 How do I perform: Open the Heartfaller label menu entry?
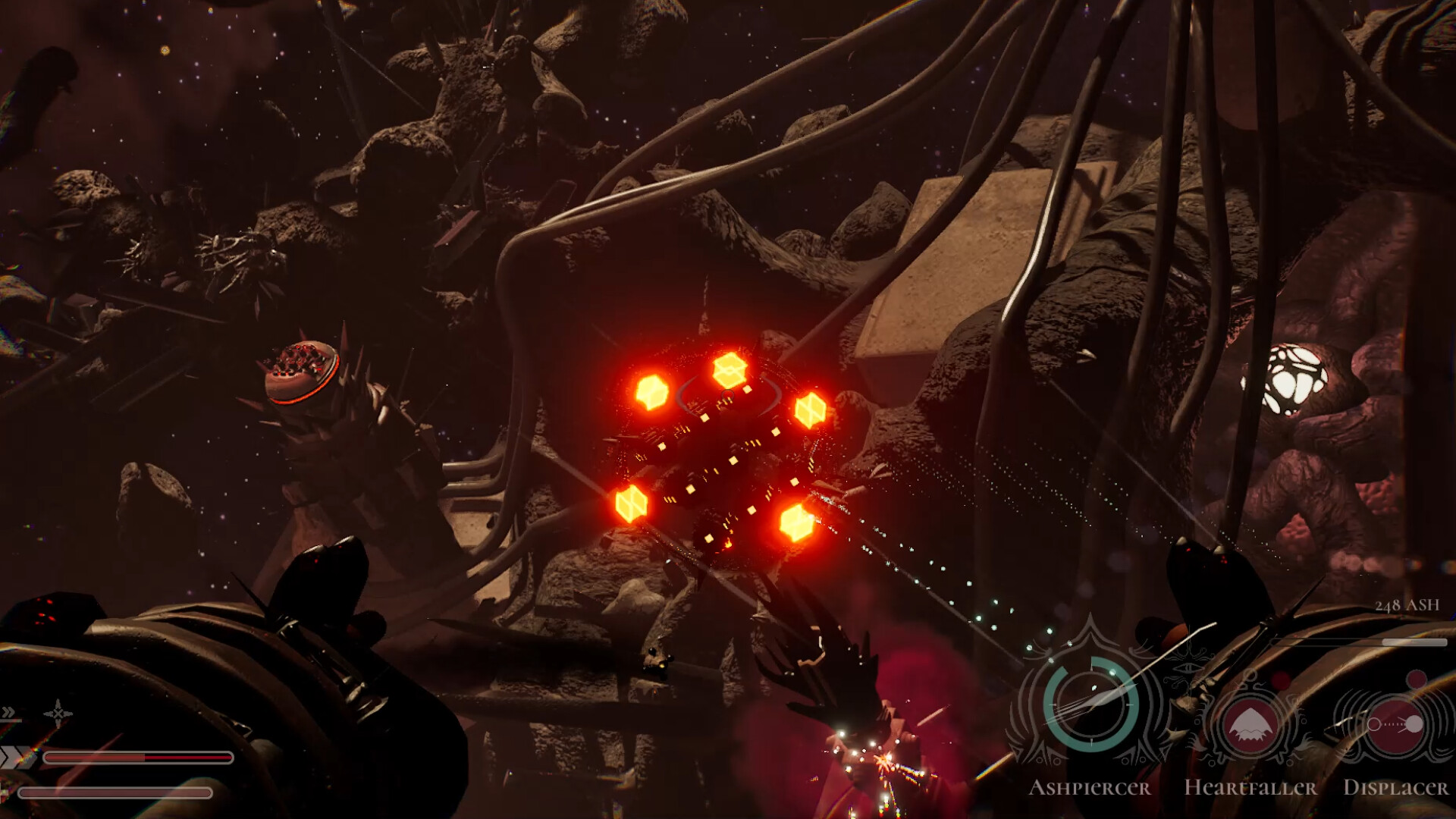tap(1250, 789)
